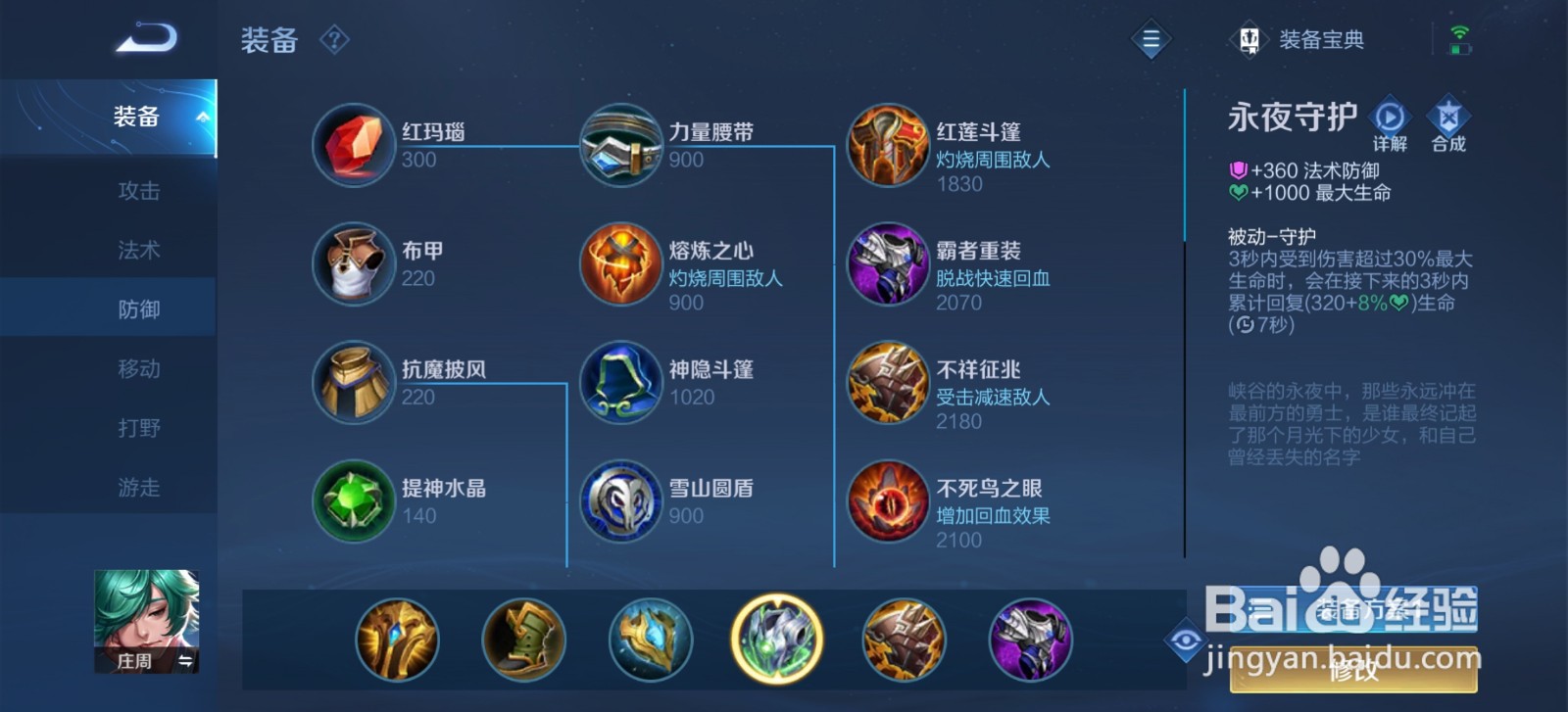This screenshot has width=1568, height=712.
Task: Collapse the 装备 sidebar with the up arrow
Action: pos(203,115)
